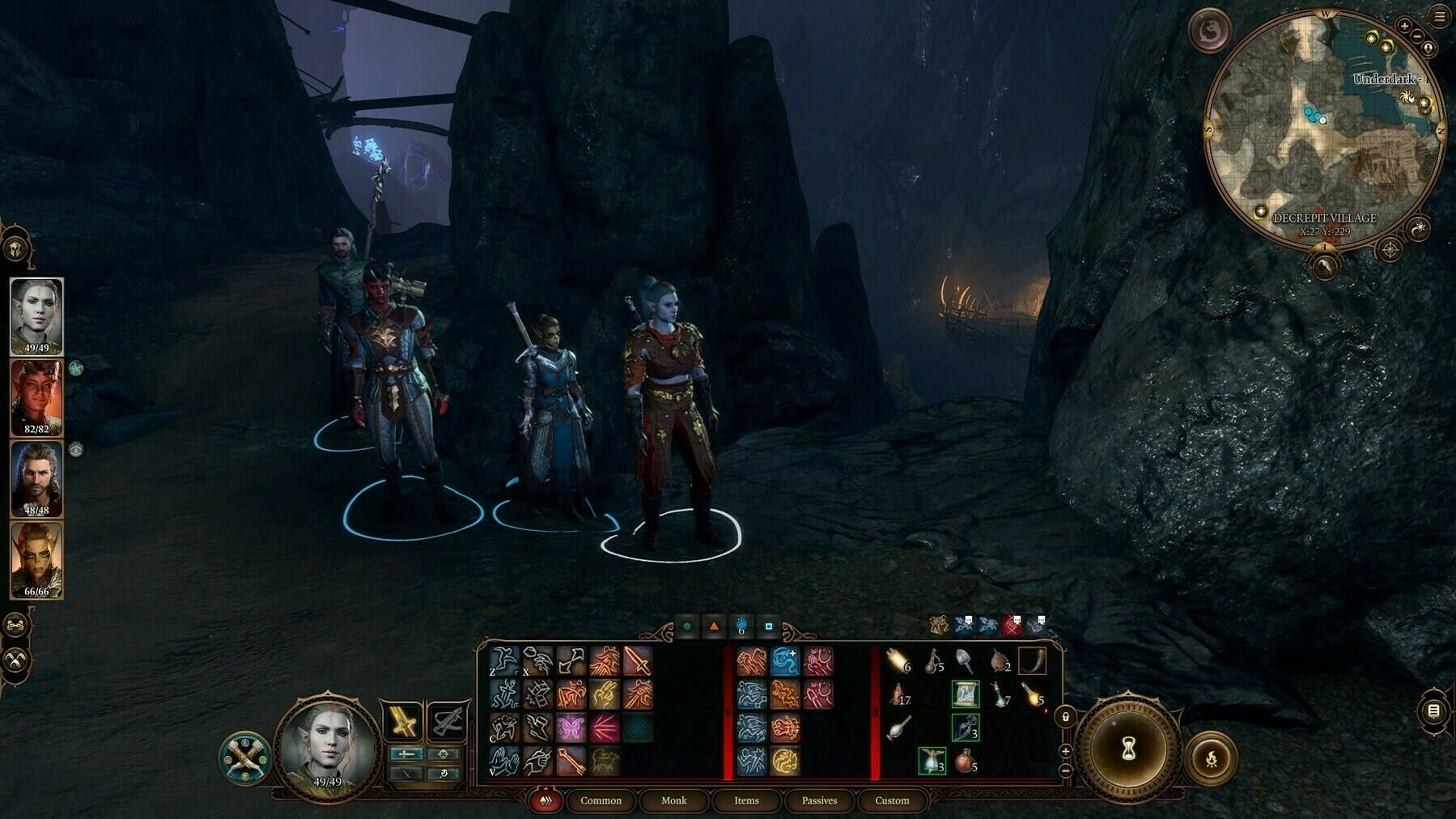This screenshot has height=819, width=1456.
Task: Select the pink butterfly spell icon
Action: (x=571, y=727)
